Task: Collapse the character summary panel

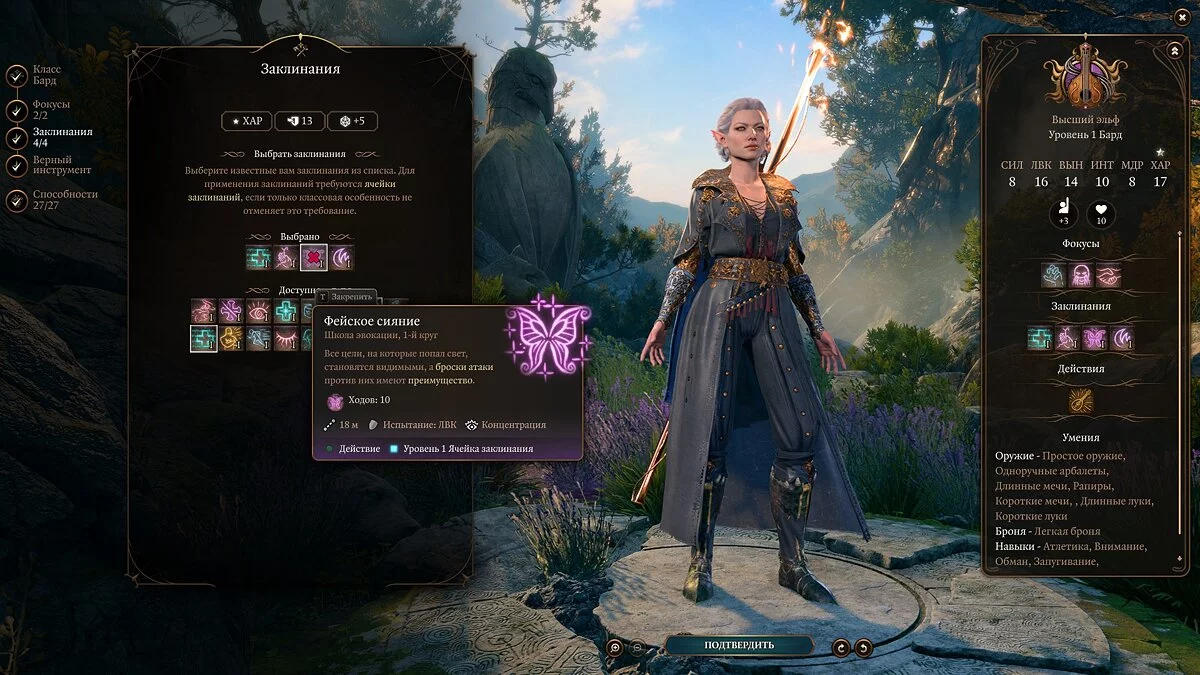Action: [x=1173, y=50]
